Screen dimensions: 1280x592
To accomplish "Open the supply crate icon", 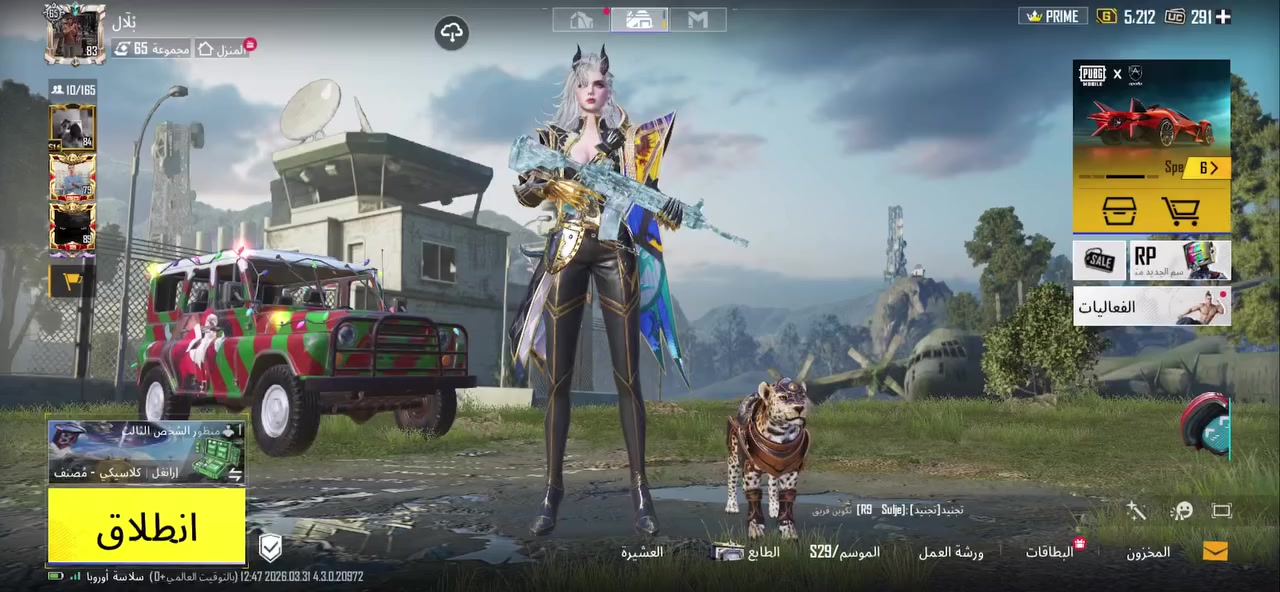I will [1118, 211].
